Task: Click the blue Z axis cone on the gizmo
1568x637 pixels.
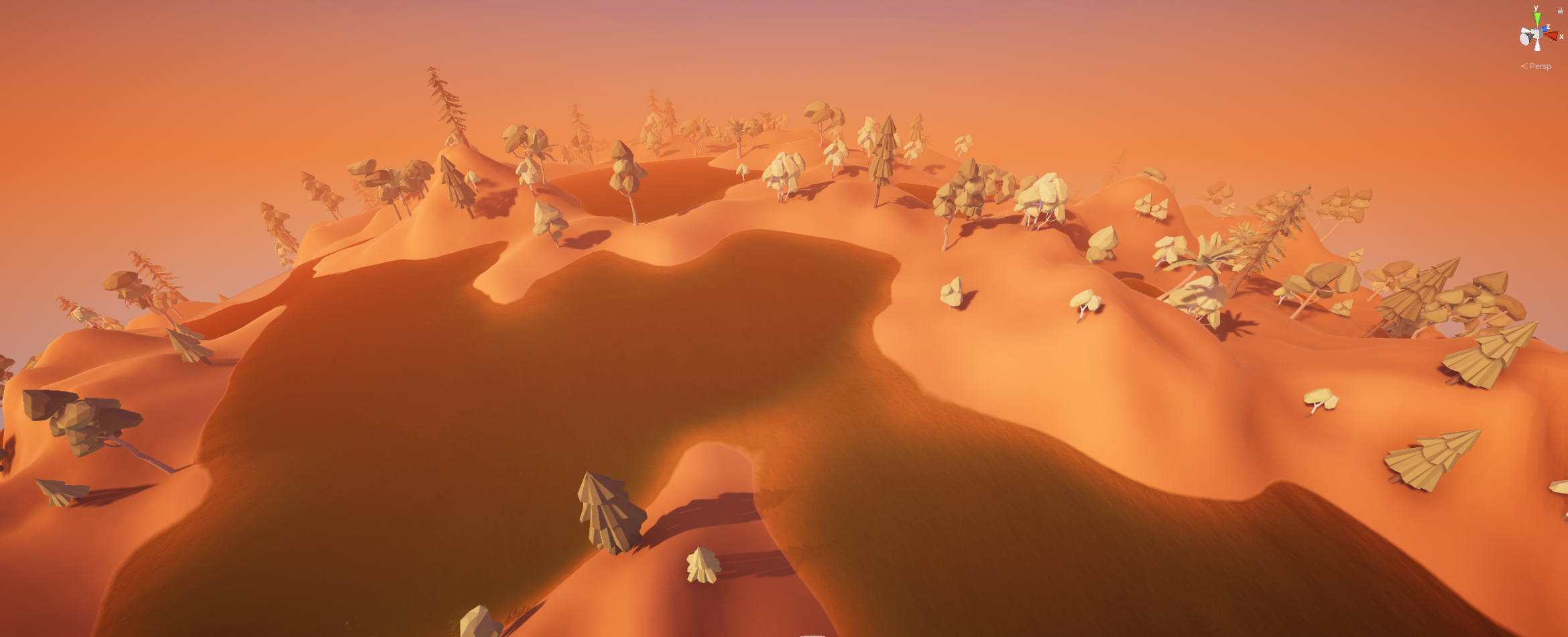Action: pos(1545,30)
